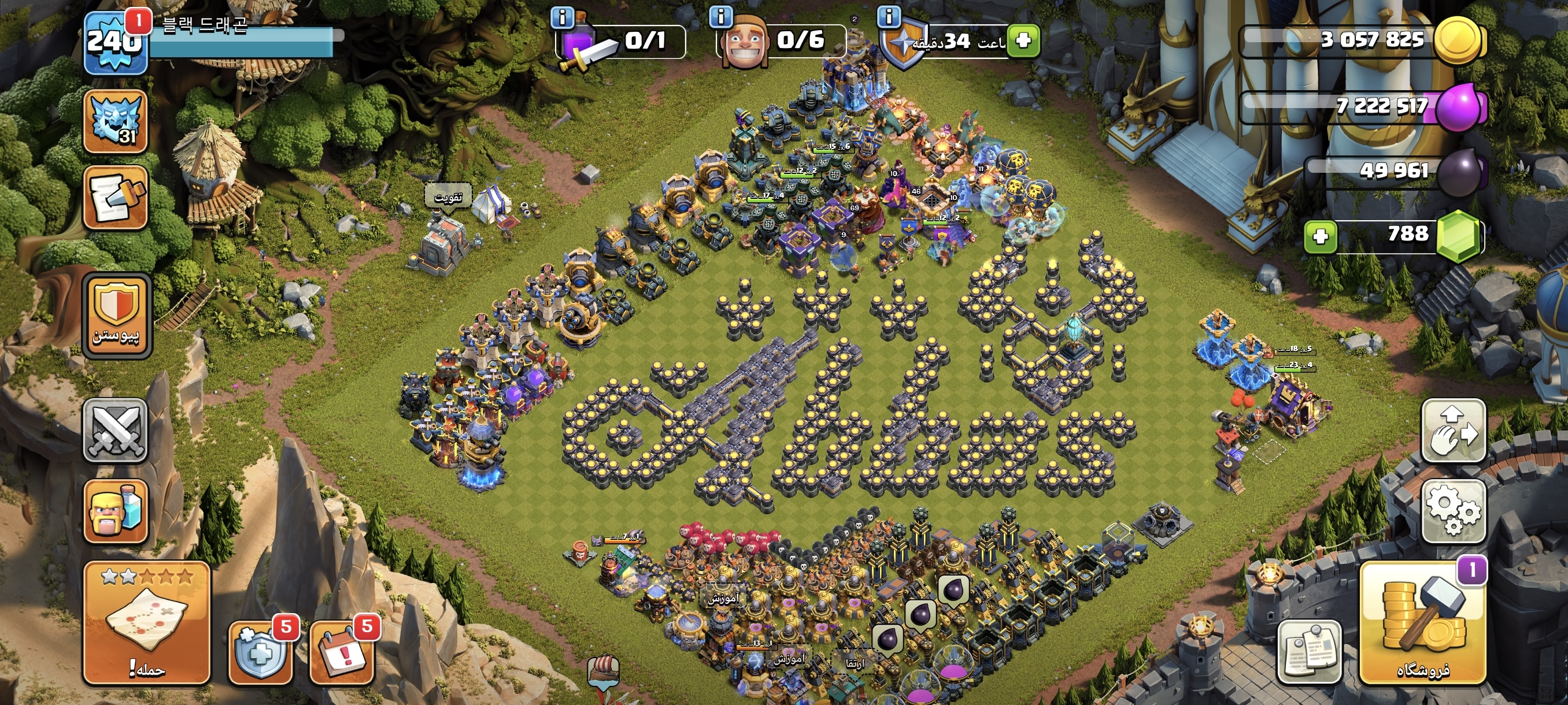
Task: Open the news clipboard button
Action: point(1309,652)
